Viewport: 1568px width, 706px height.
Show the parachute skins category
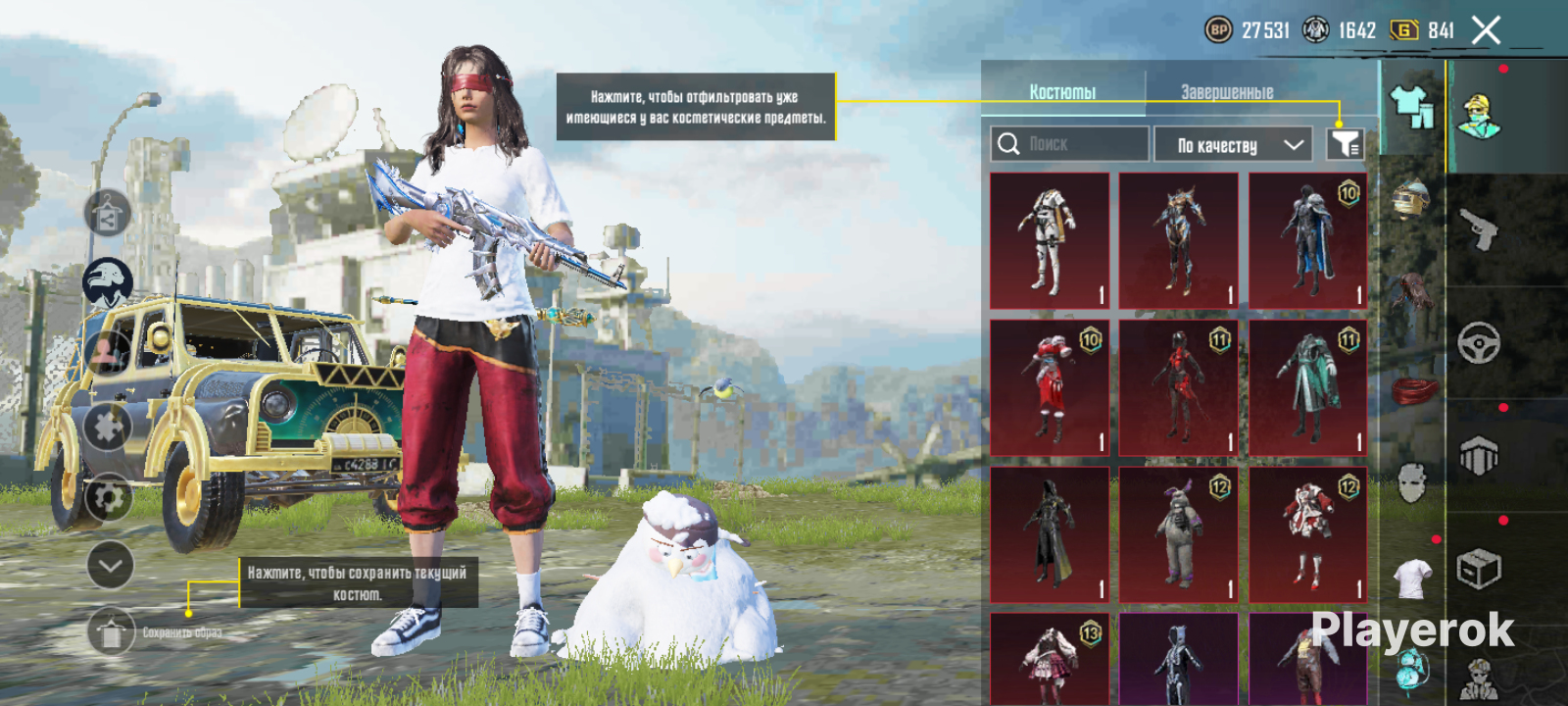1478,456
